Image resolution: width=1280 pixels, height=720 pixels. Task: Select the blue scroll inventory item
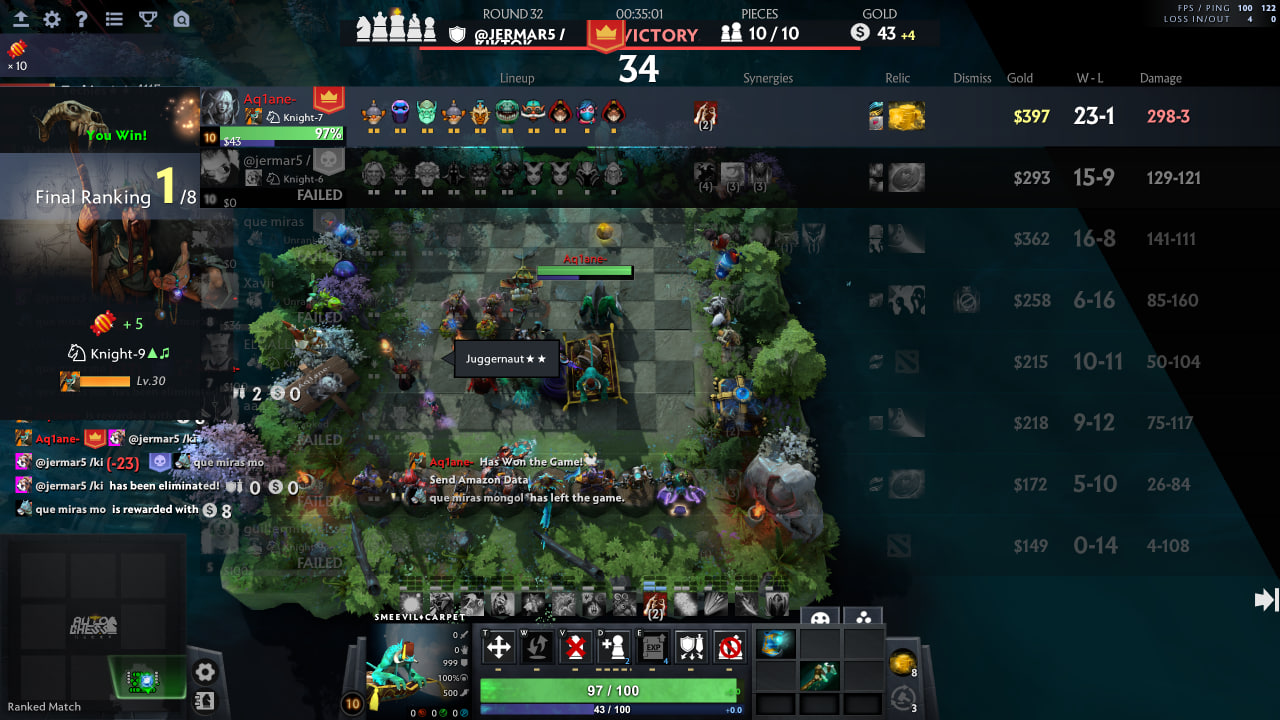777,645
